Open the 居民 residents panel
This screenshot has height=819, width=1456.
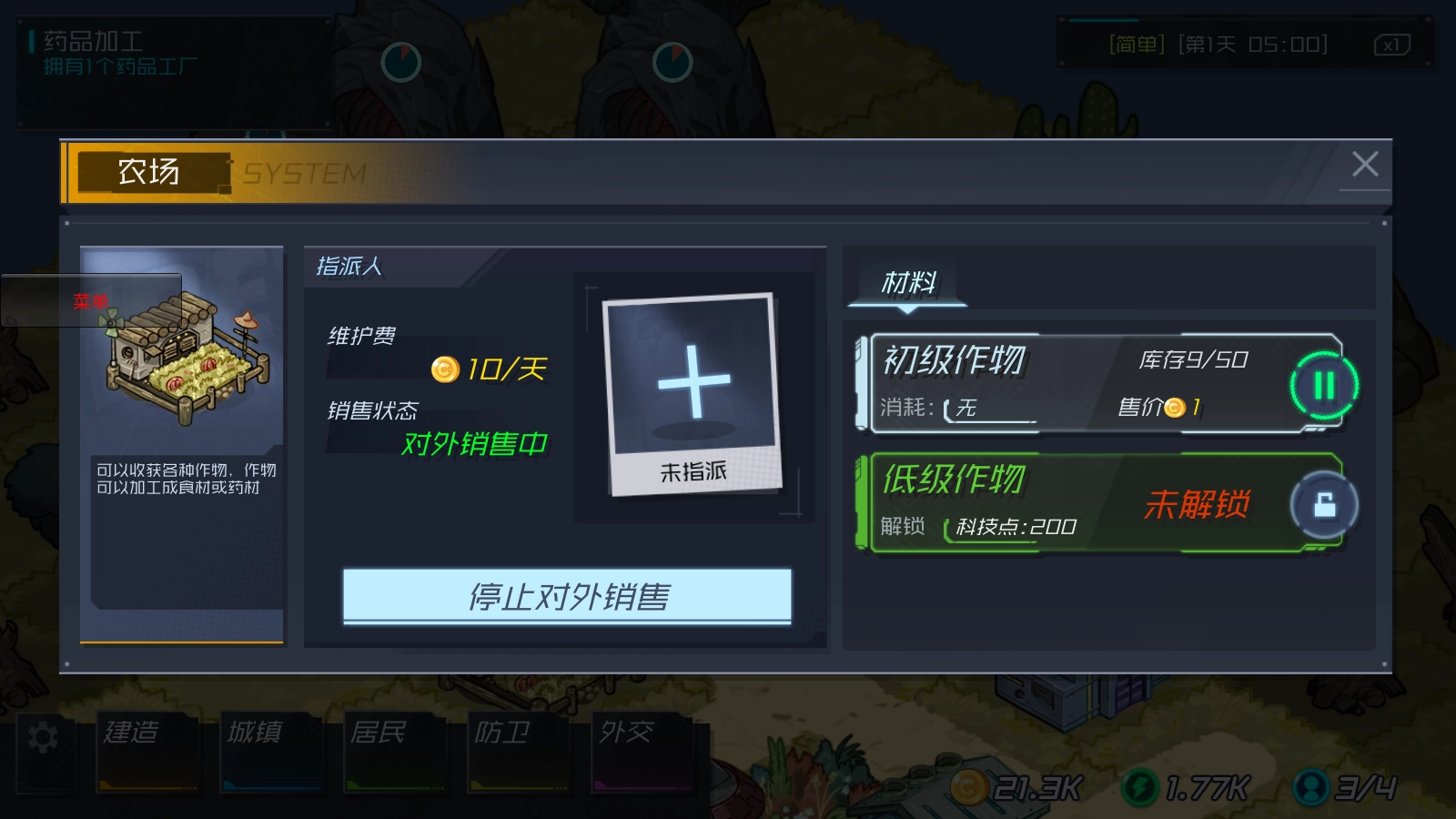point(396,748)
